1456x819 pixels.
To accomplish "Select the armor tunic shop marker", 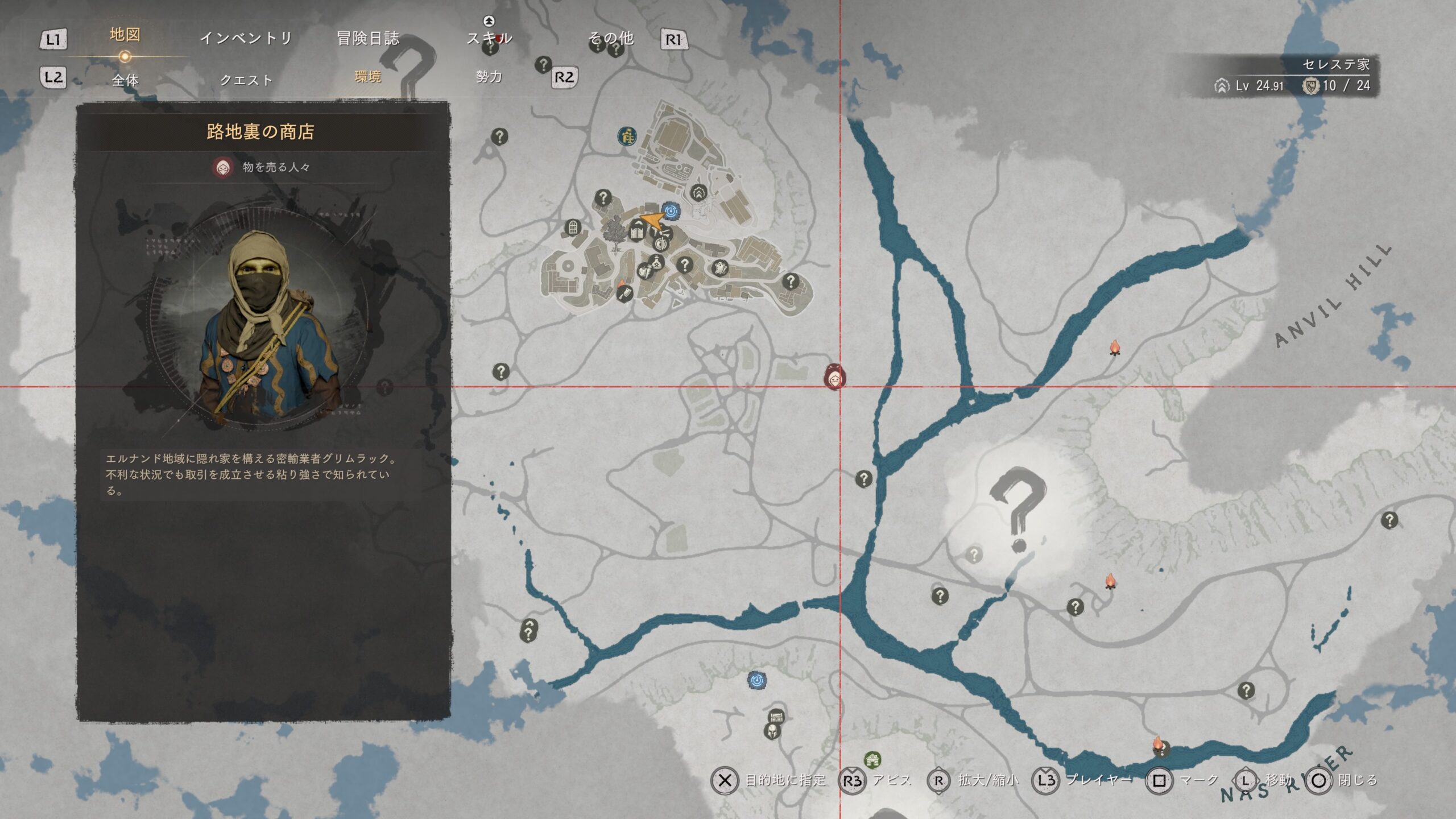I will pyautogui.click(x=719, y=267).
